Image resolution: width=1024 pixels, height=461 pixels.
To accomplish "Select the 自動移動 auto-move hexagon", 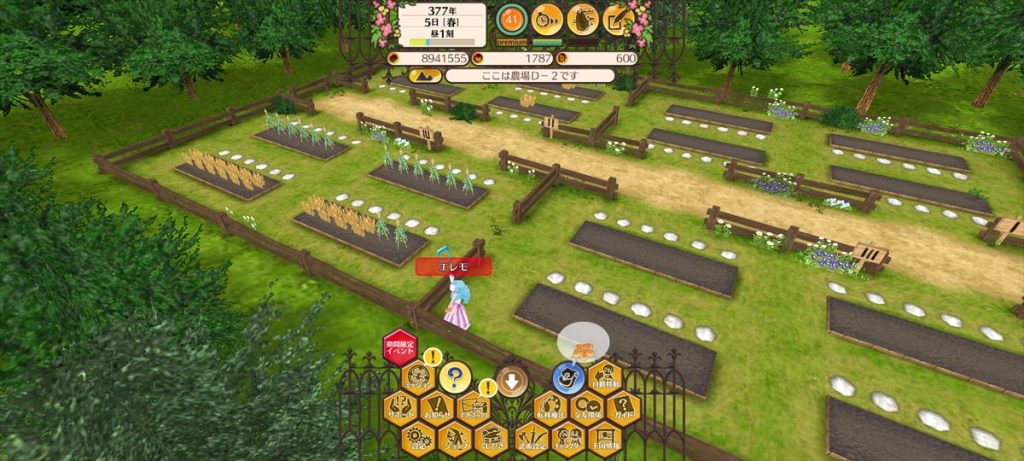I will coord(605,378).
